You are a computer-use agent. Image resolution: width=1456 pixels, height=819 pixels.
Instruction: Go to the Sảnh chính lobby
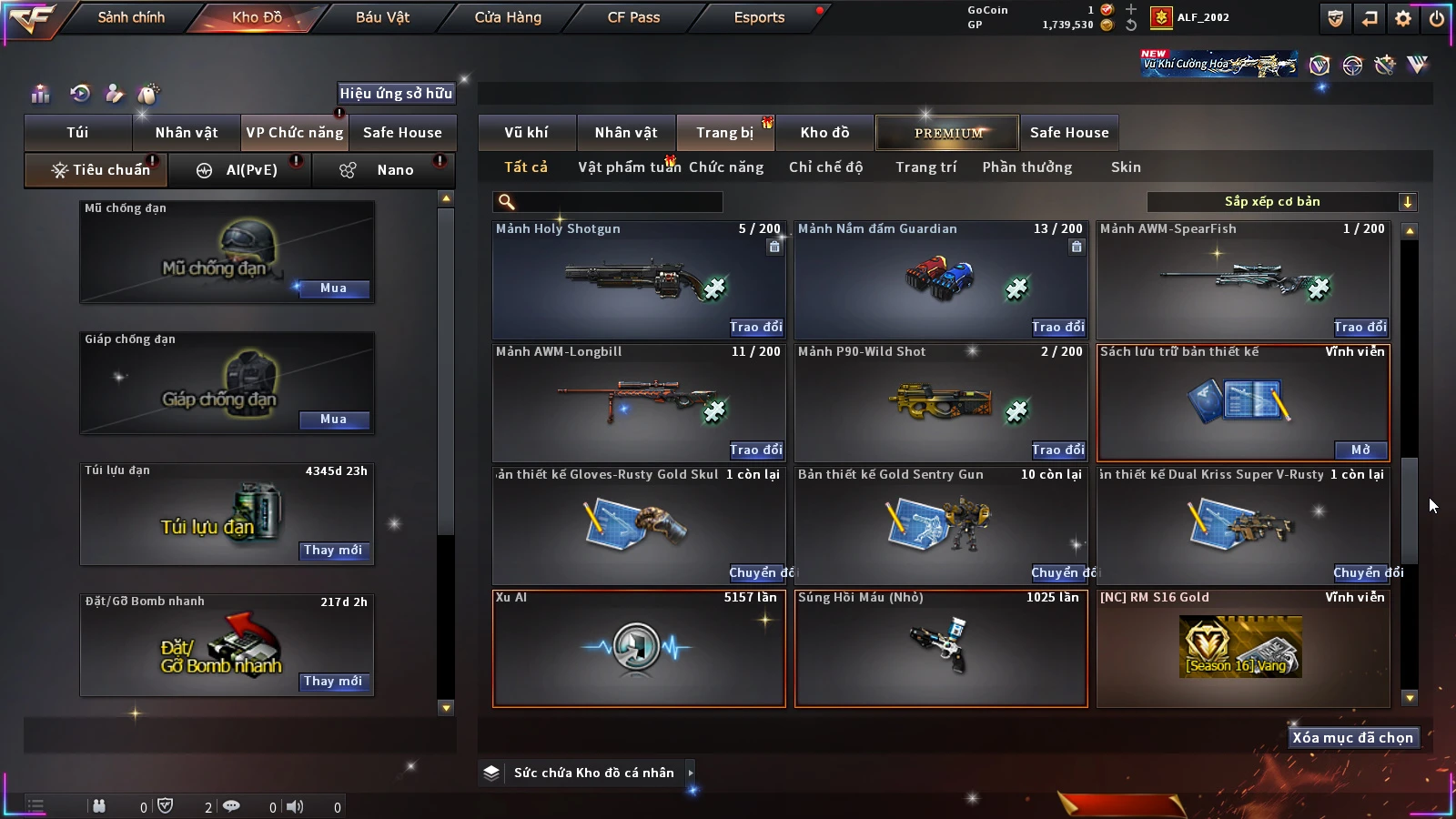pyautogui.click(x=131, y=17)
